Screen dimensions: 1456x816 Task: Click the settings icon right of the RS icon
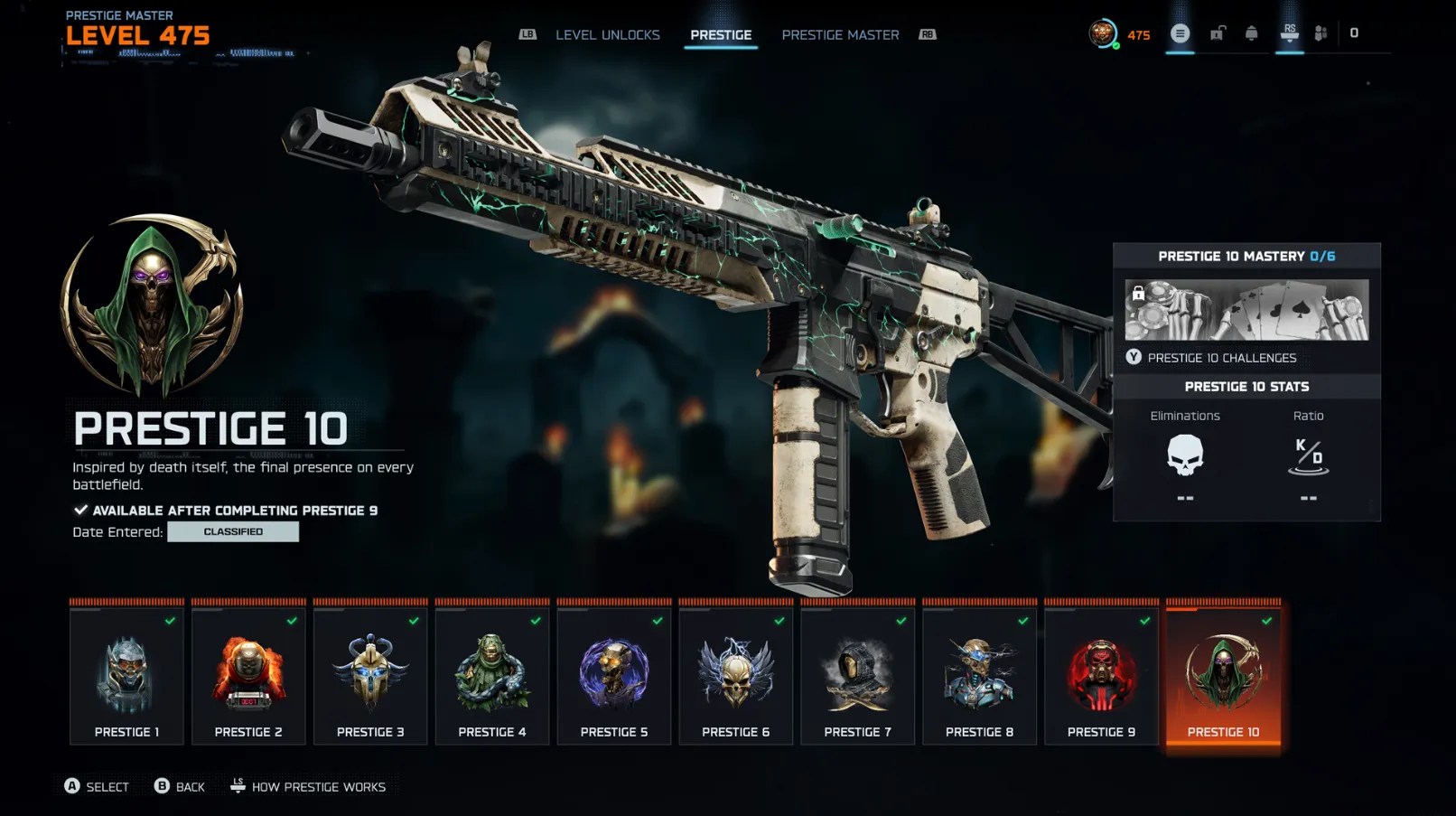point(1321,33)
